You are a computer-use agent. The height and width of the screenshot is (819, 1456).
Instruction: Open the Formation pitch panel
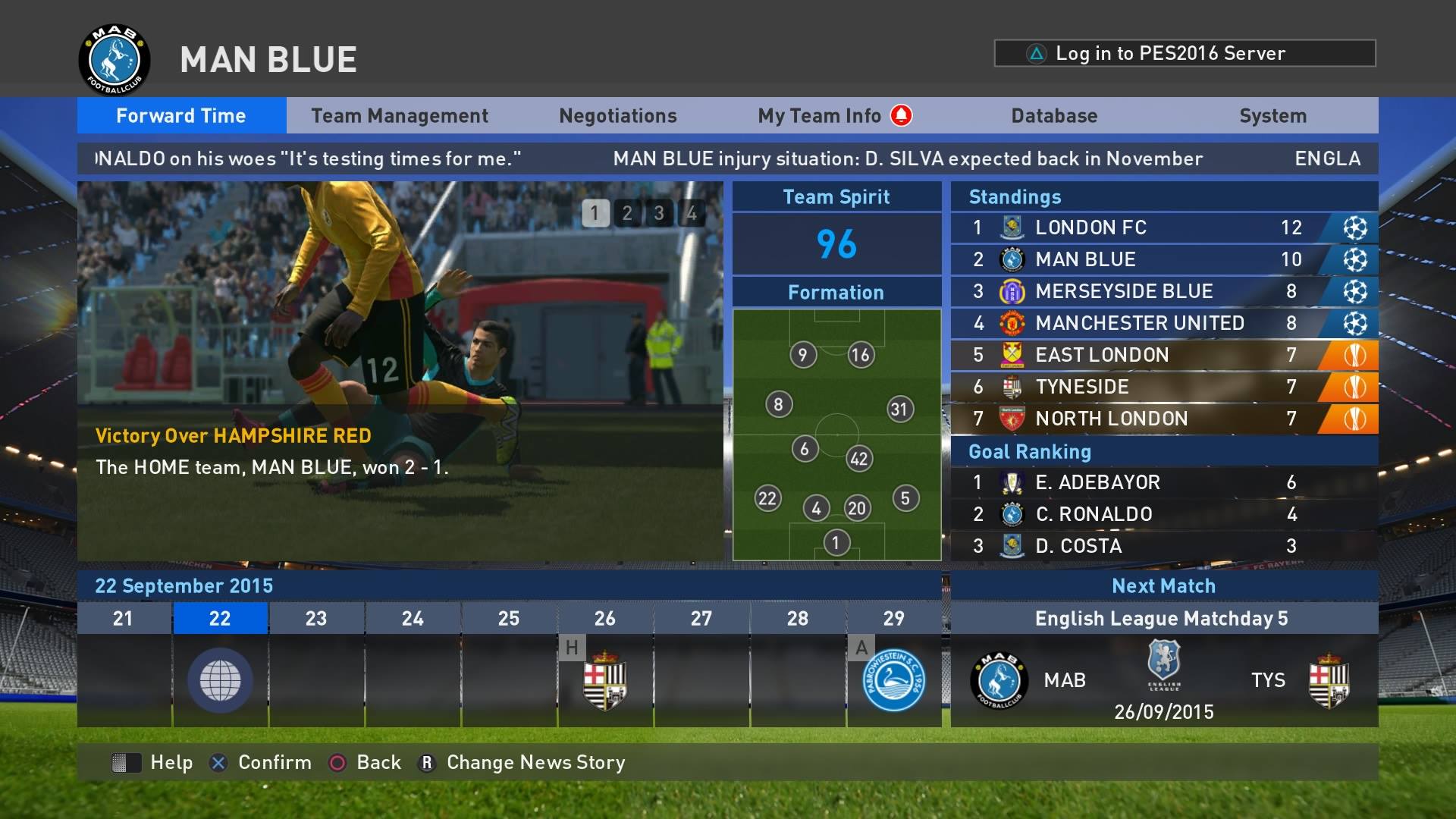click(x=836, y=434)
